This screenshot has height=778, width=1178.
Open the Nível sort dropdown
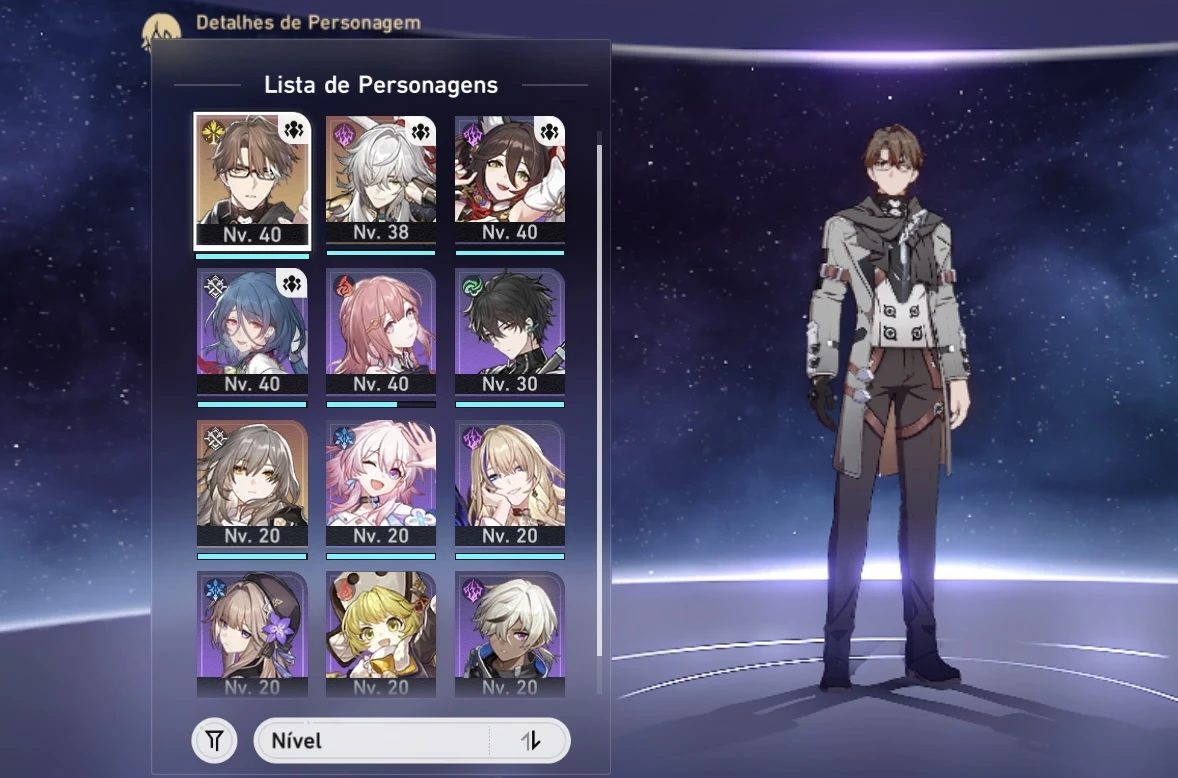point(372,741)
